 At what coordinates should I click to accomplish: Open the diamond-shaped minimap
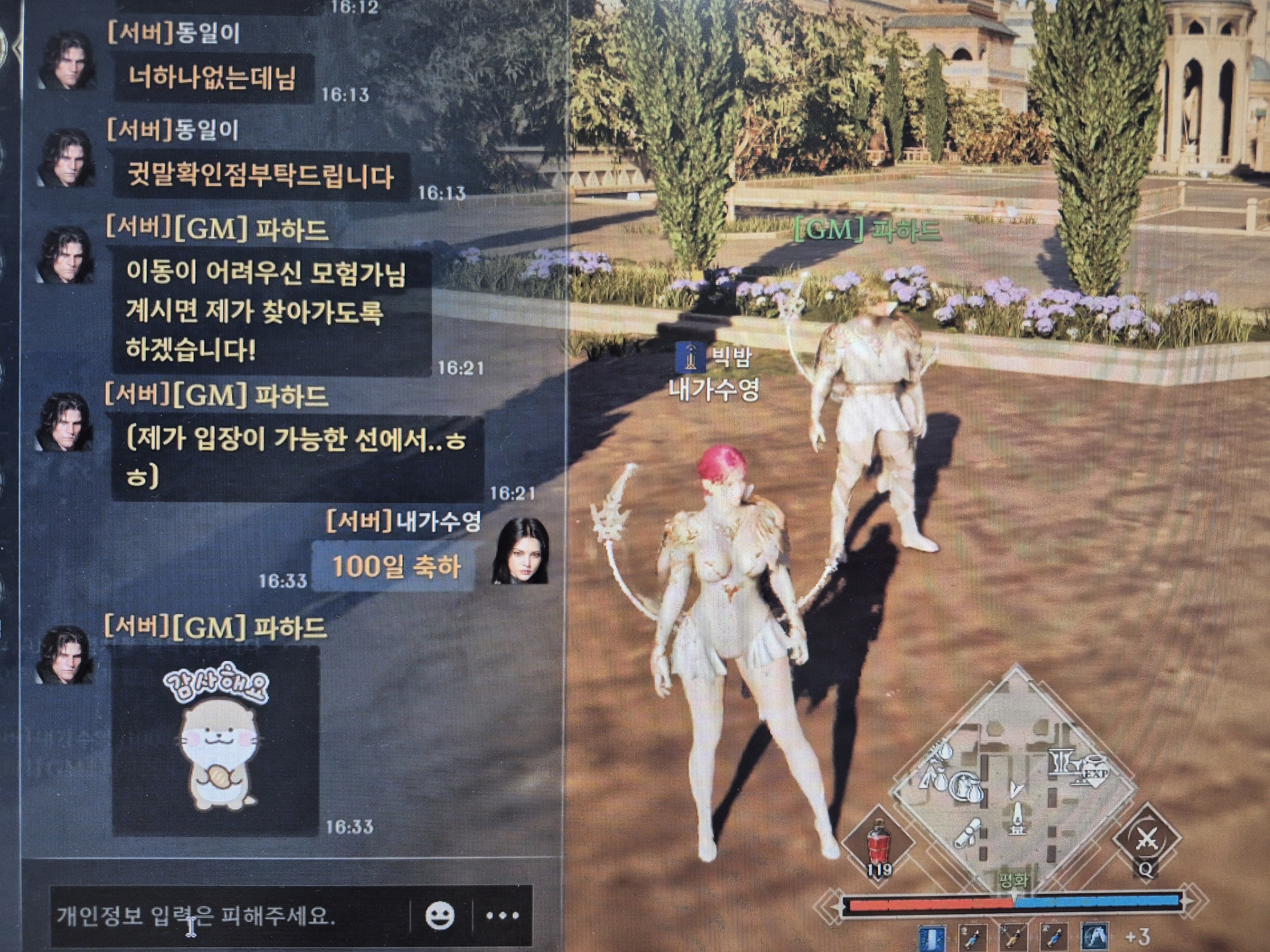tap(1013, 786)
